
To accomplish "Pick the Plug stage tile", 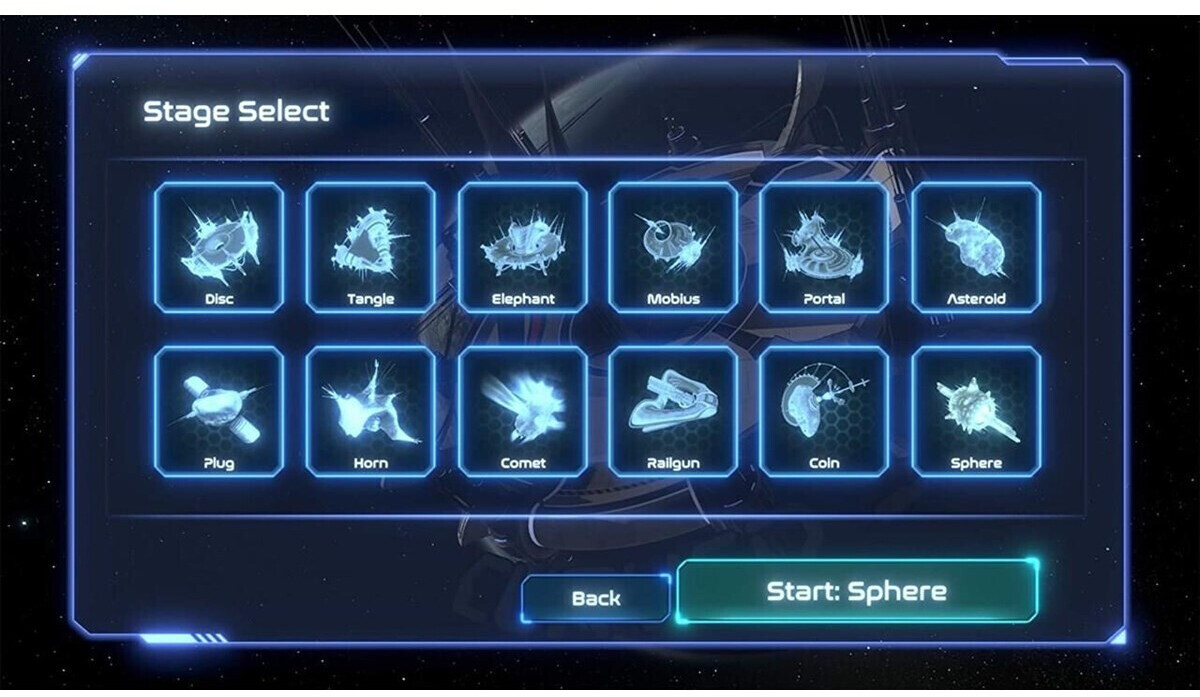I will [219, 412].
